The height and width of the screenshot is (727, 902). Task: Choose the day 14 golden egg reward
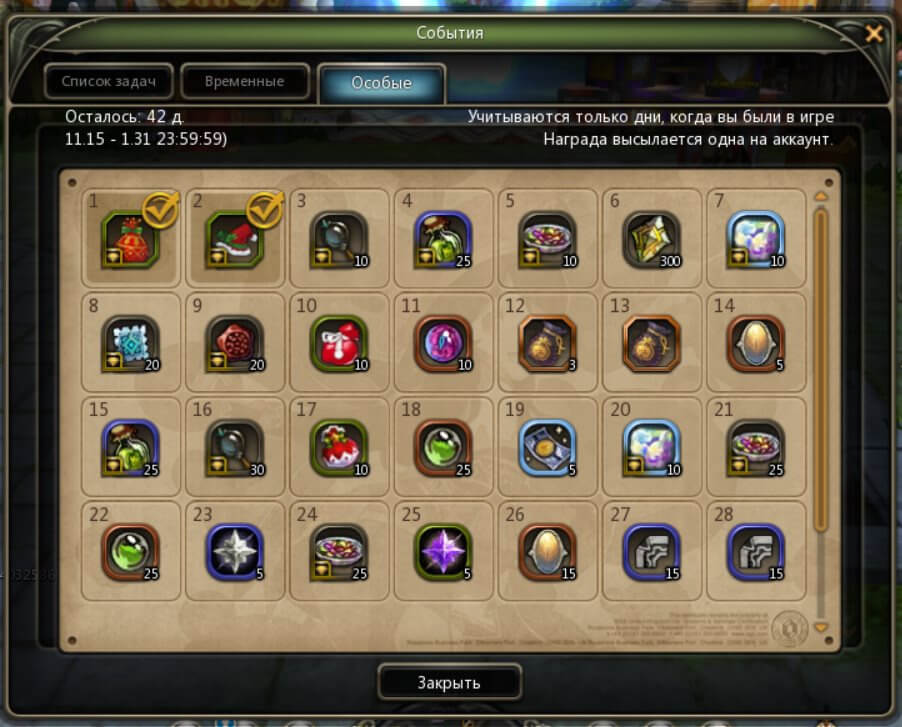[755, 343]
